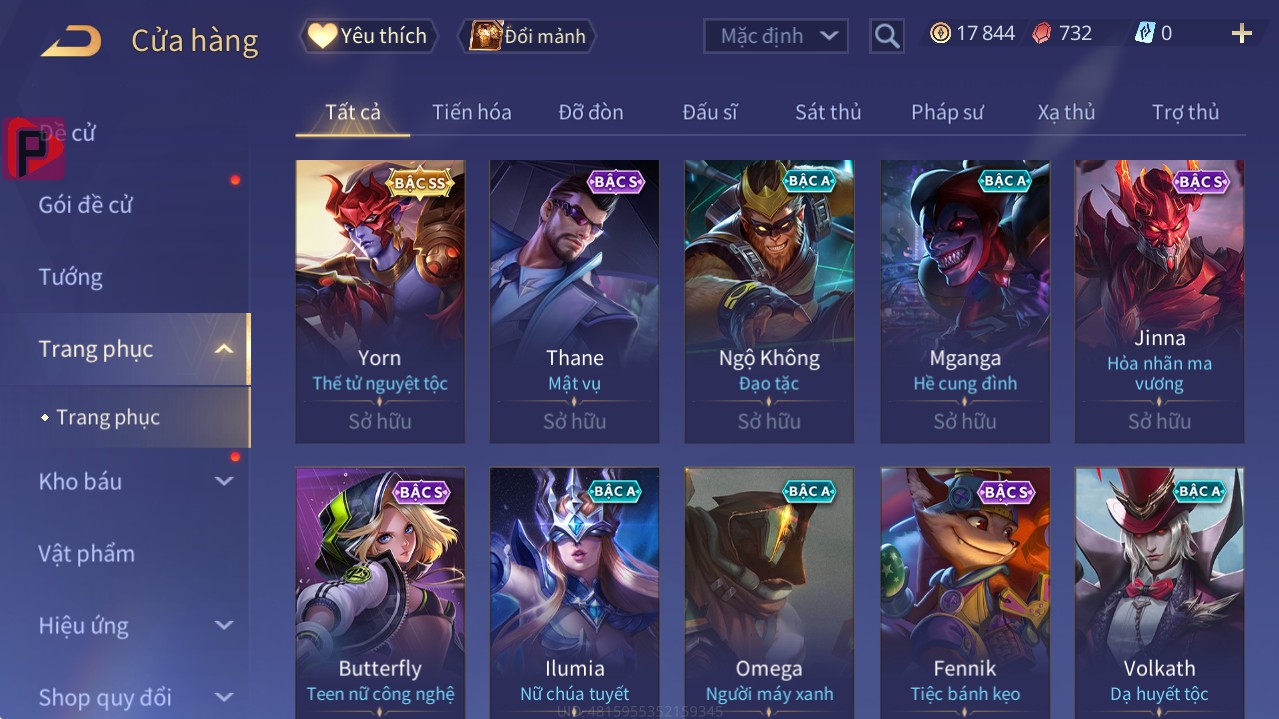1279x719 pixels.
Task: Switch to the Đỡ đòn tab
Action: click(x=591, y=112)
